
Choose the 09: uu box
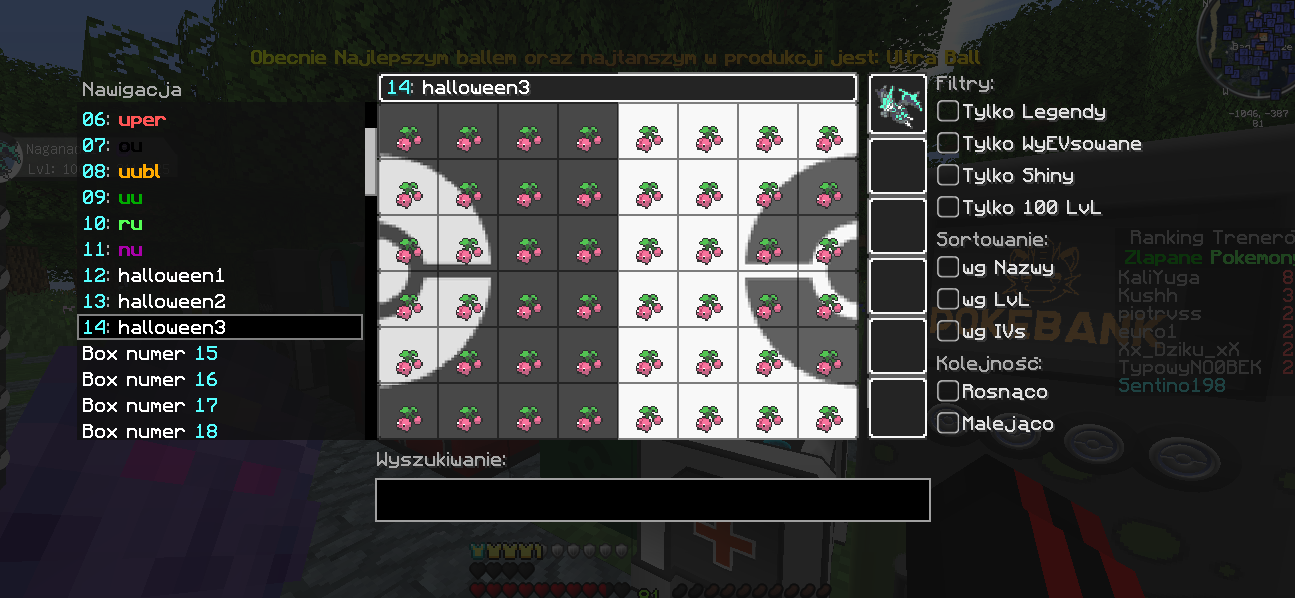click(x=114, y=198)
